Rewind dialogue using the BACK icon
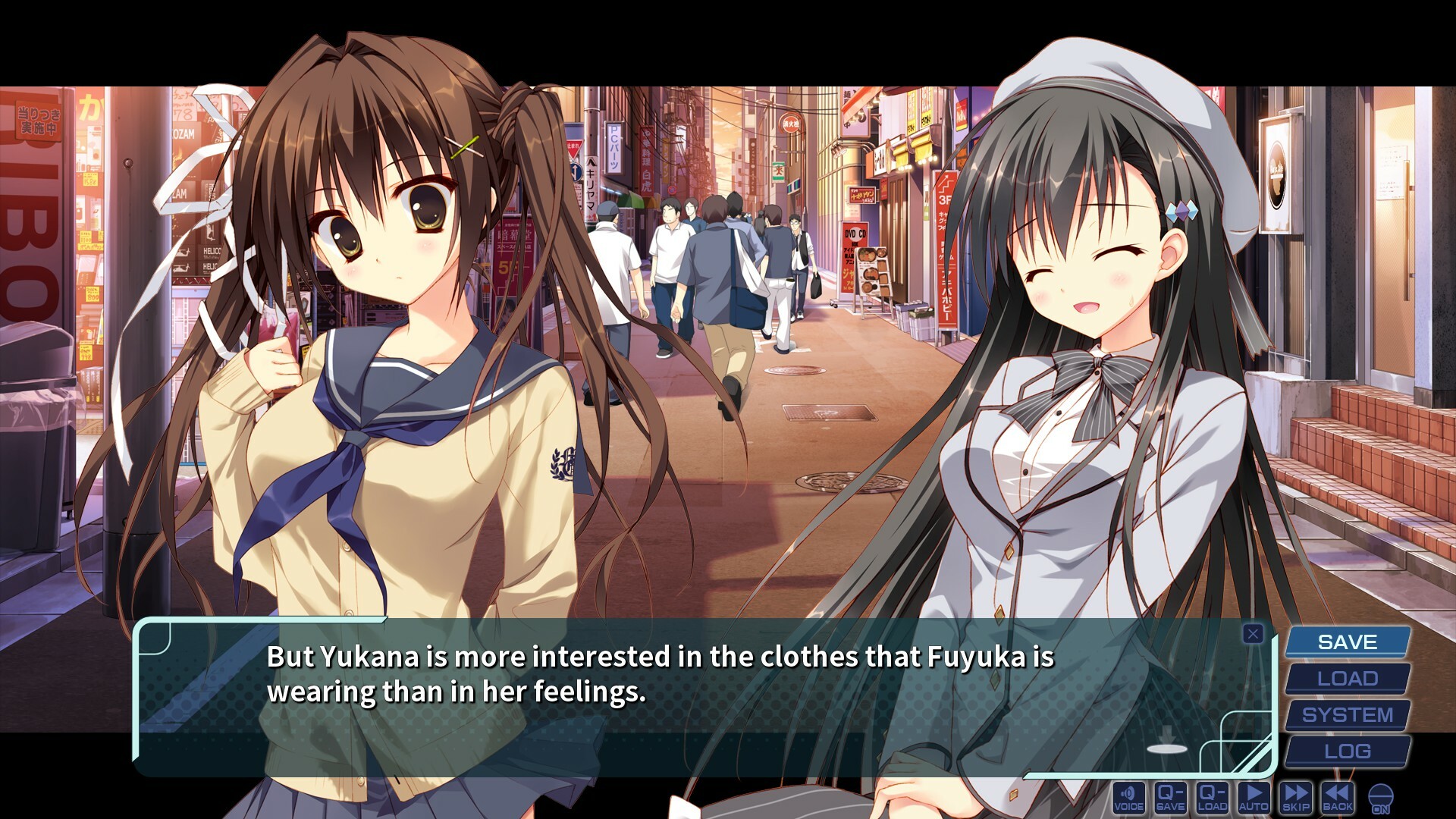This screenshot has width=1456, height=819. (1337, 797)
